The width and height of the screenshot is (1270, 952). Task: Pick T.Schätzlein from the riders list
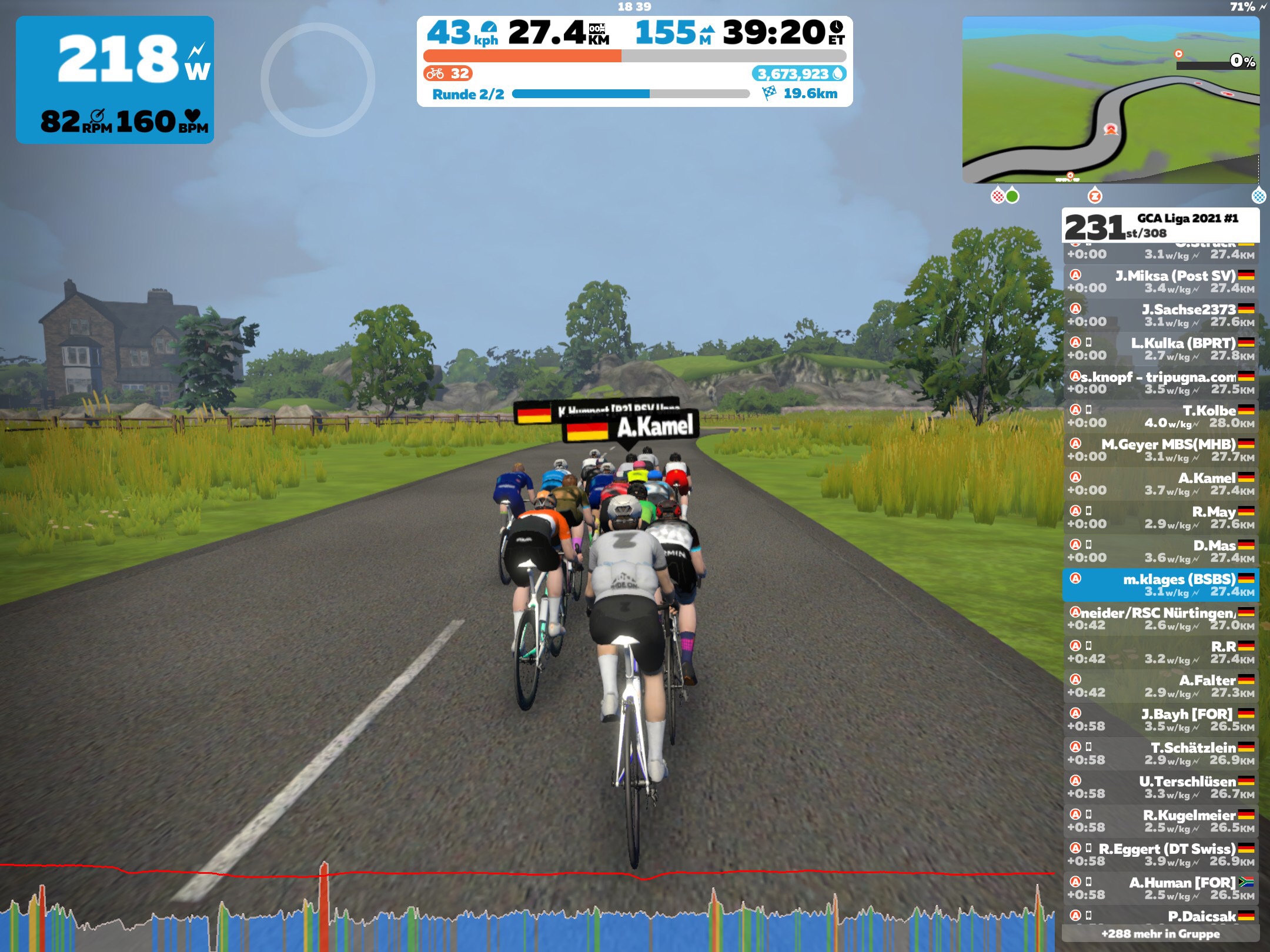1161,753
